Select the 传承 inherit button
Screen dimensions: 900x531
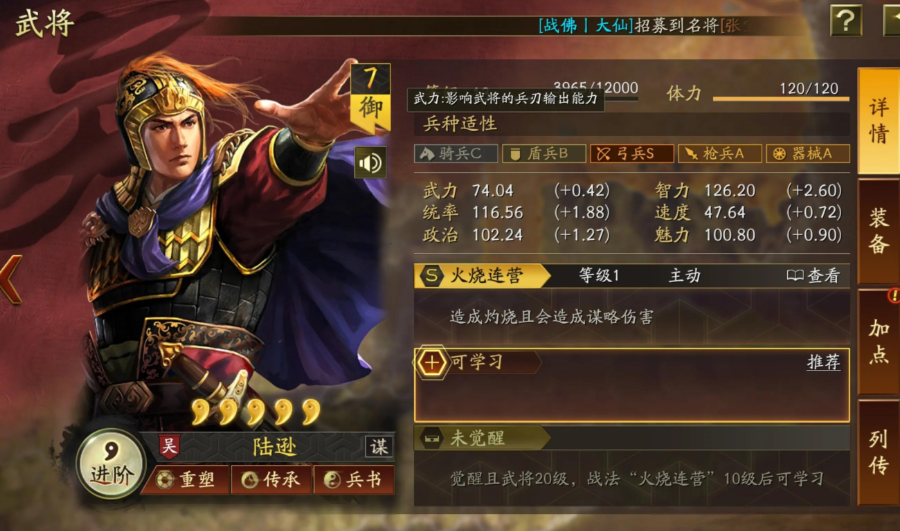269,480
